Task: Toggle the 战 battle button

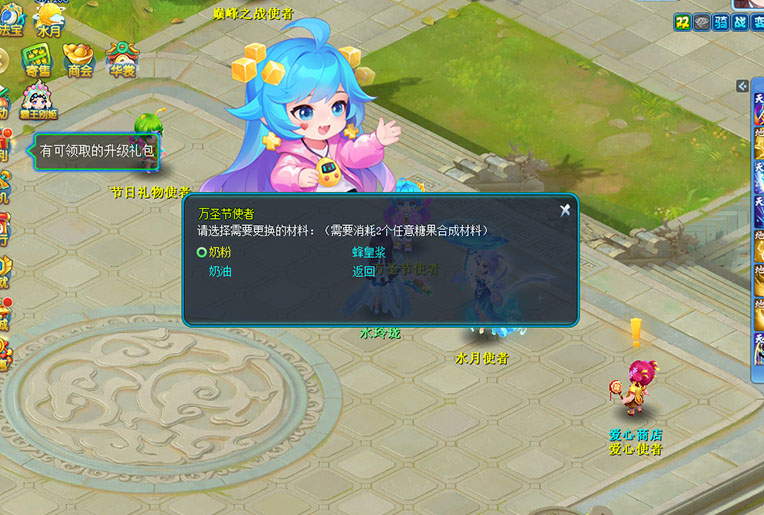Action: point(742,22)
